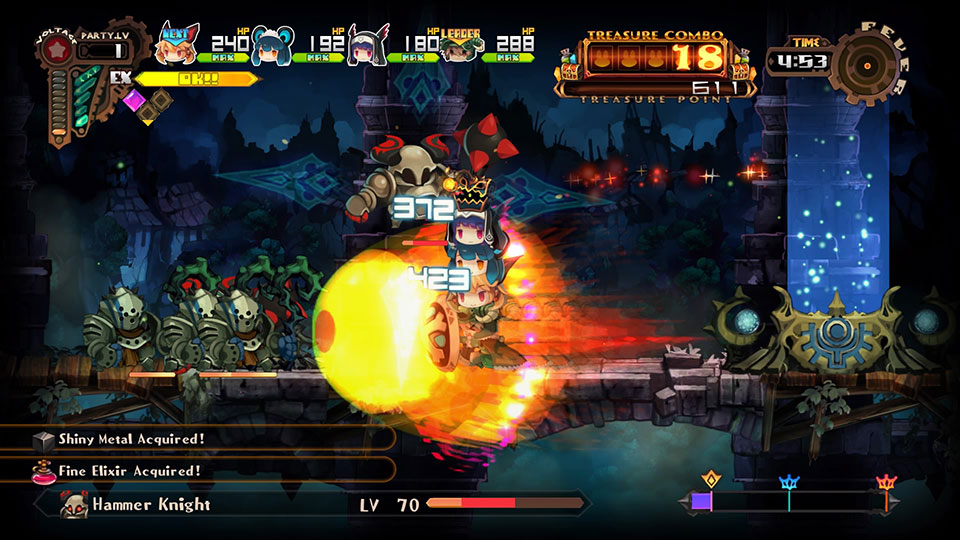Click the orange crown marker on stage progress

pyautogui.click(x=885, y=484)
